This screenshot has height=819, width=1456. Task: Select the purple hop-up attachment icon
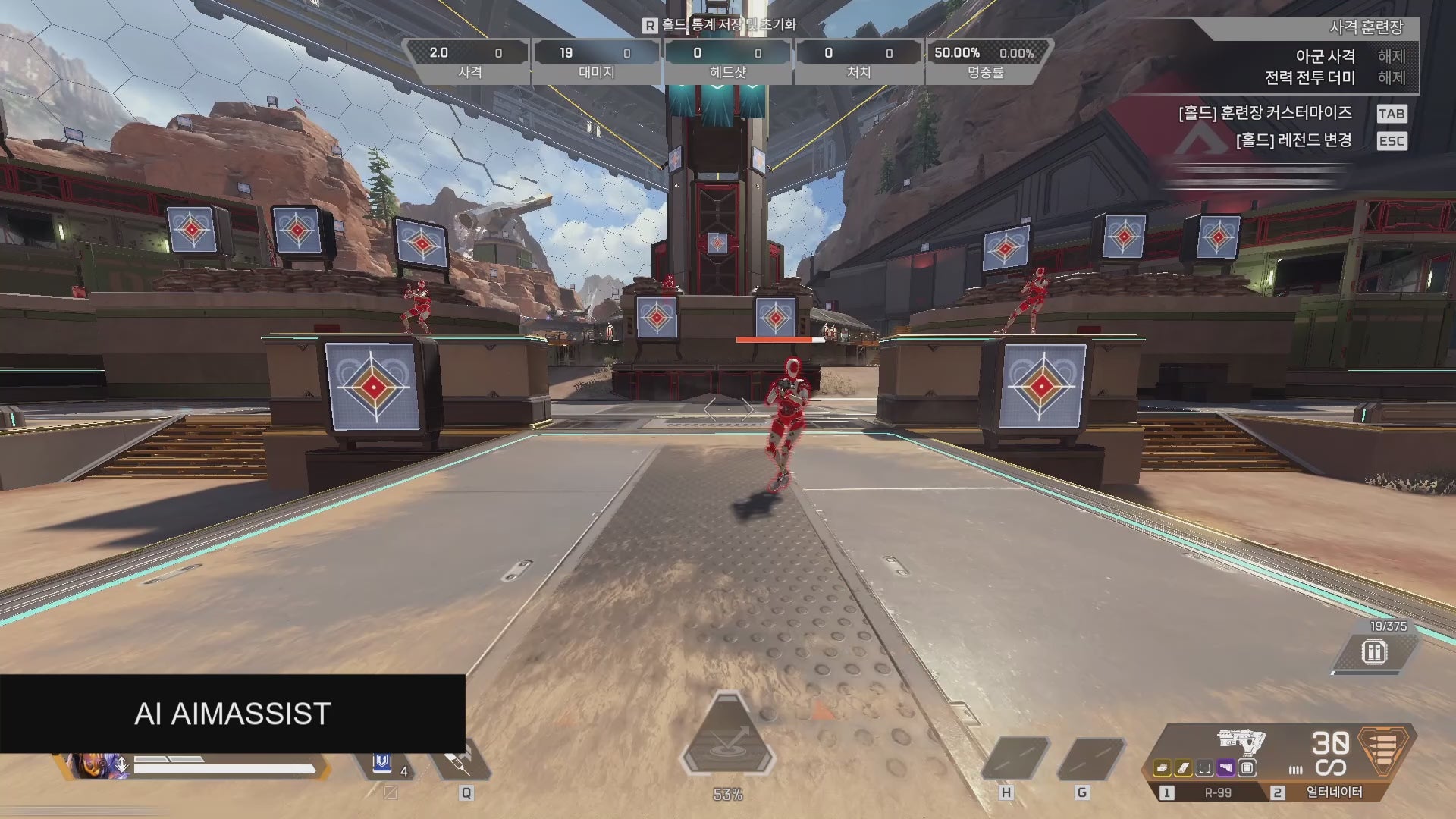(1227, 768)
